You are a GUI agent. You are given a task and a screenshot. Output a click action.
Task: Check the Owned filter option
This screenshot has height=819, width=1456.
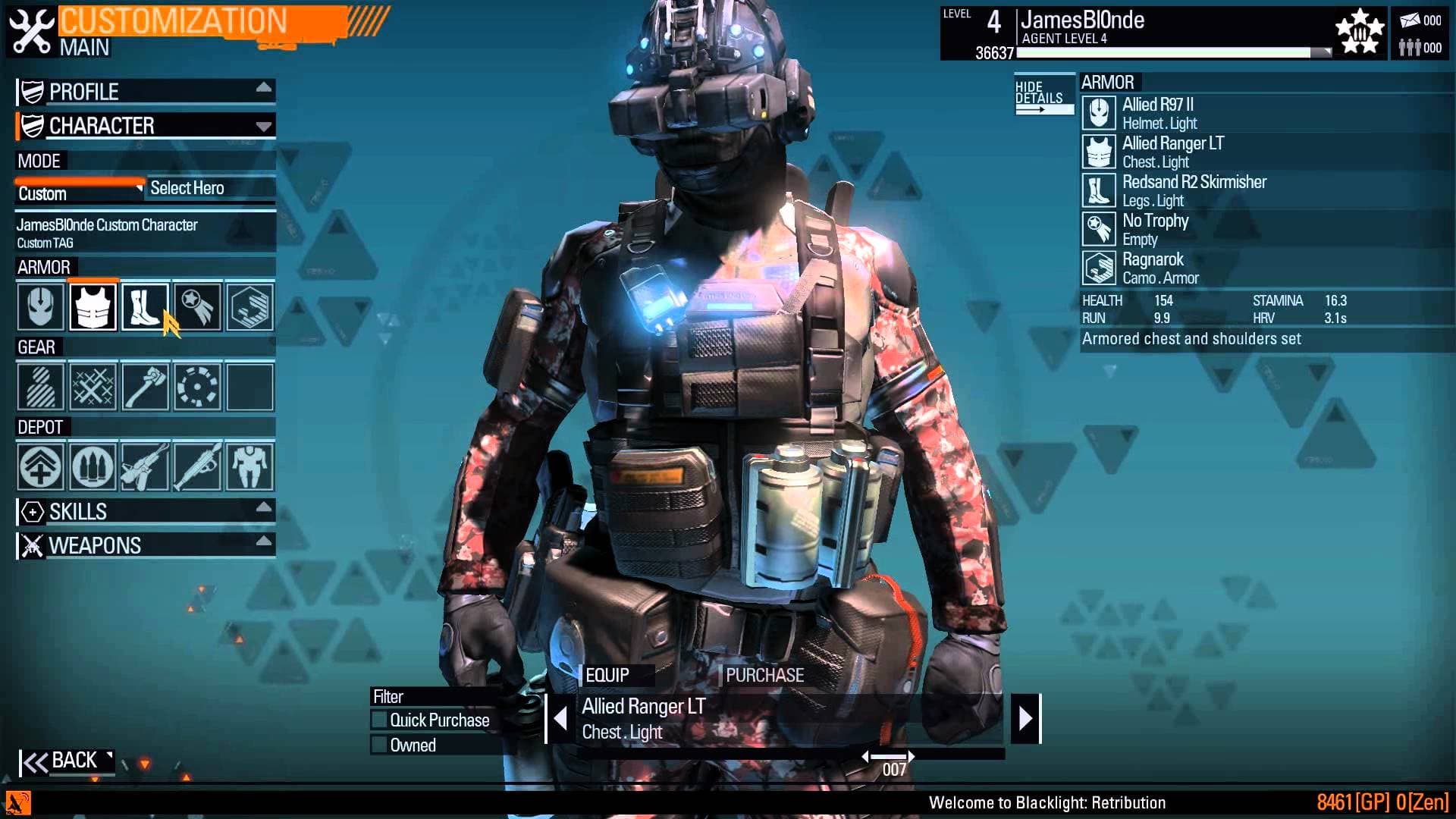click(379, 745)
